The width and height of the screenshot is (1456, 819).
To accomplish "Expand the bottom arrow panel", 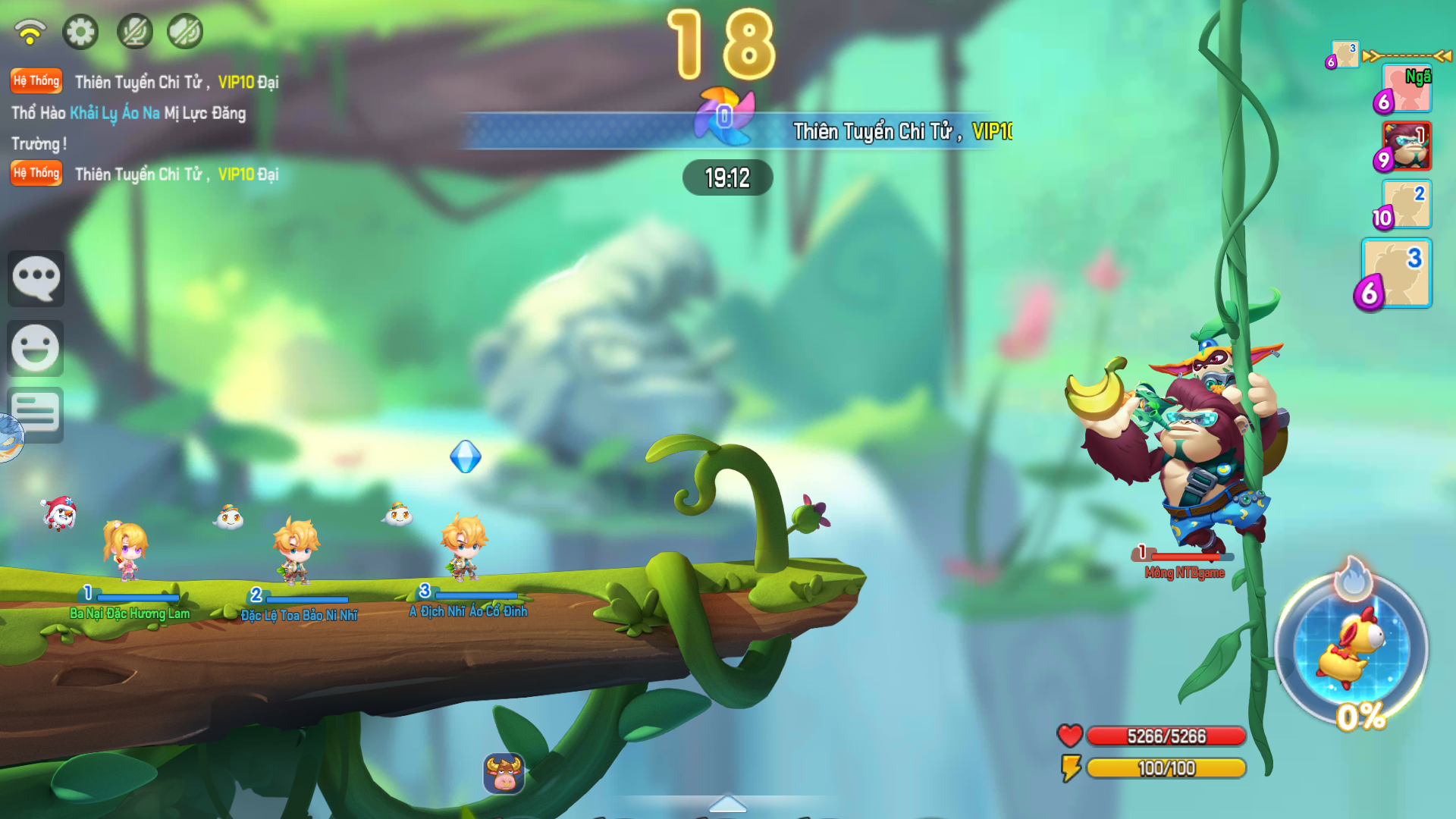I will tap(727, 804).
